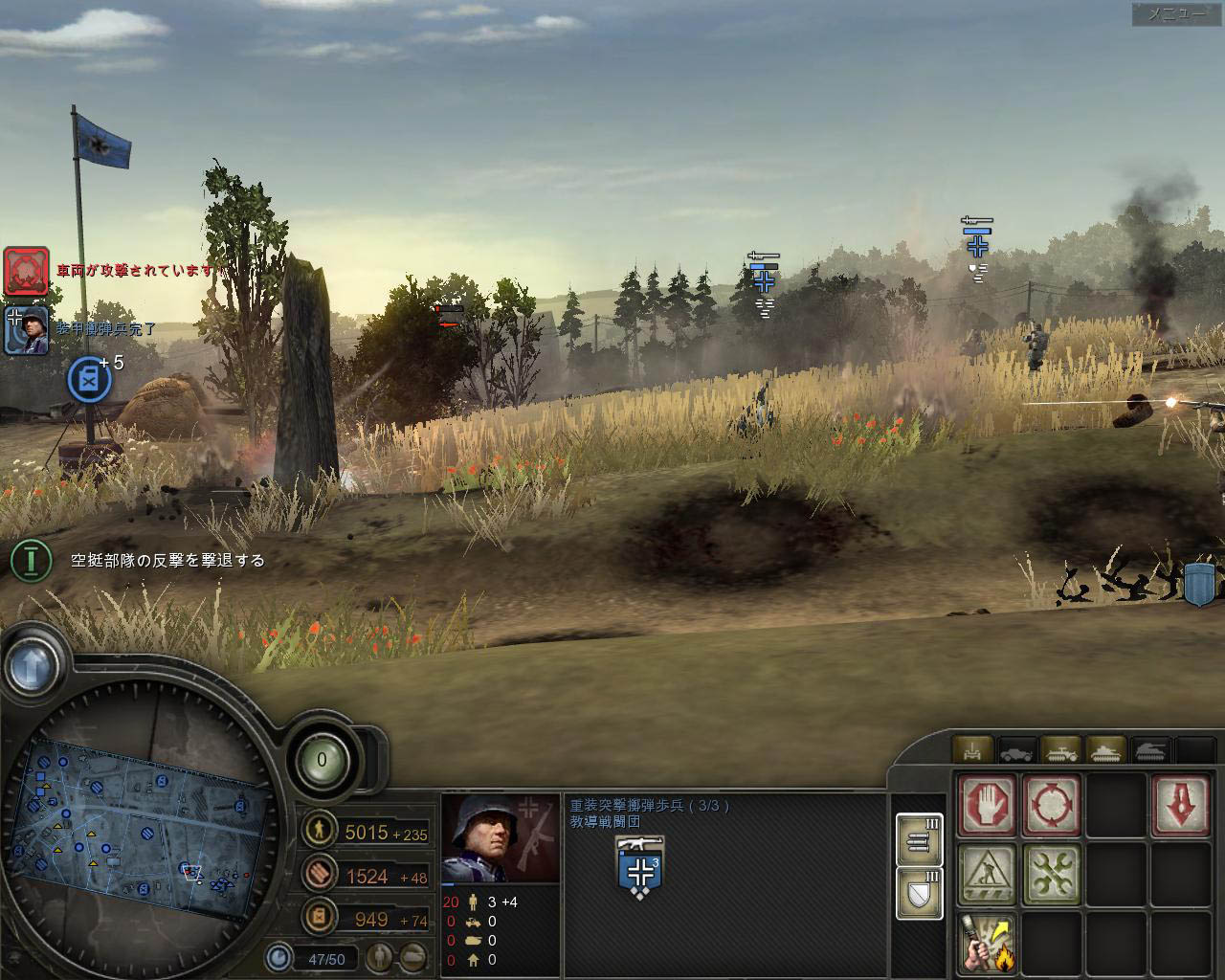Screen dimensions: 1225x980
Task: Click the vehicle under attack alert icon
Action: pyautogui.click(x=26, y=271)
